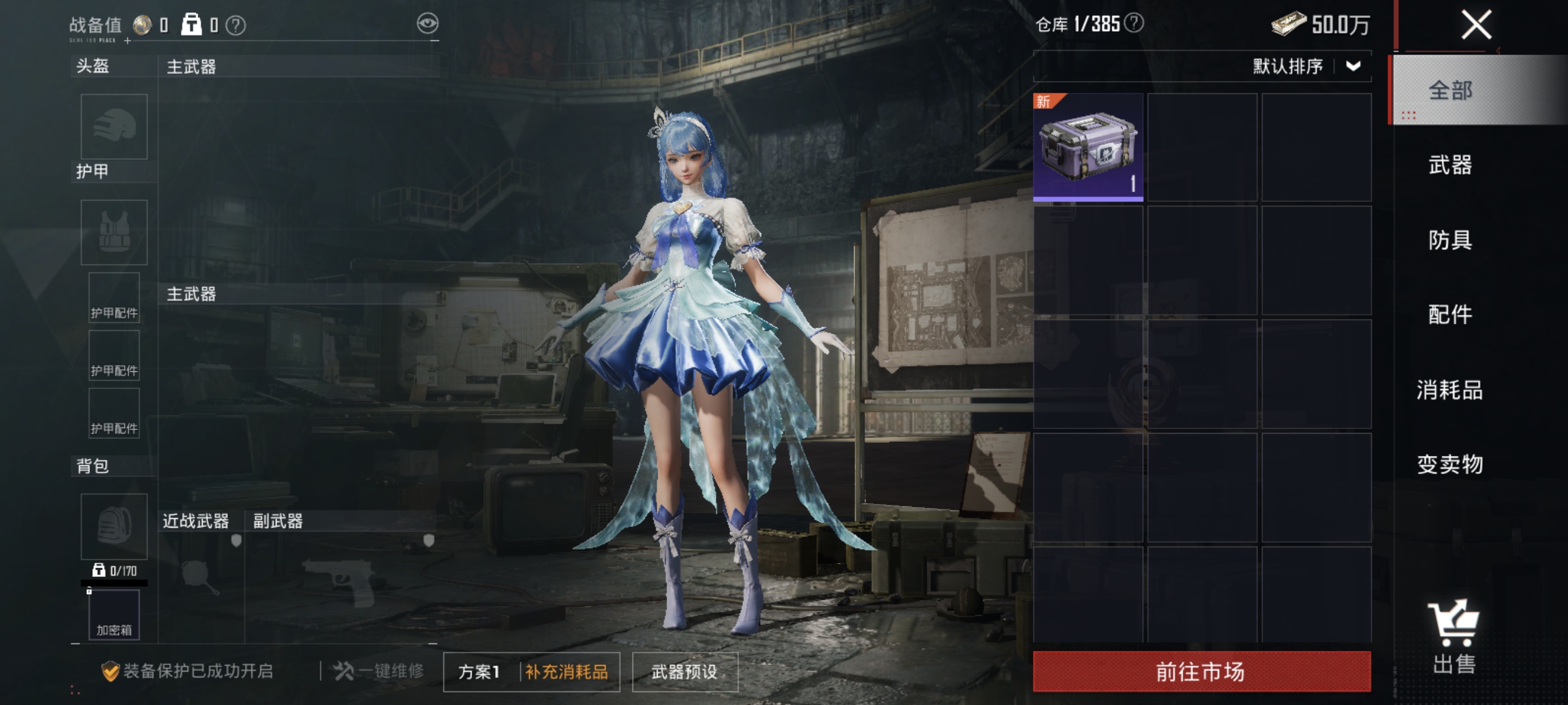Select the armor vest slot
This screenshot has height=705, width=1568.
[114, 233]
